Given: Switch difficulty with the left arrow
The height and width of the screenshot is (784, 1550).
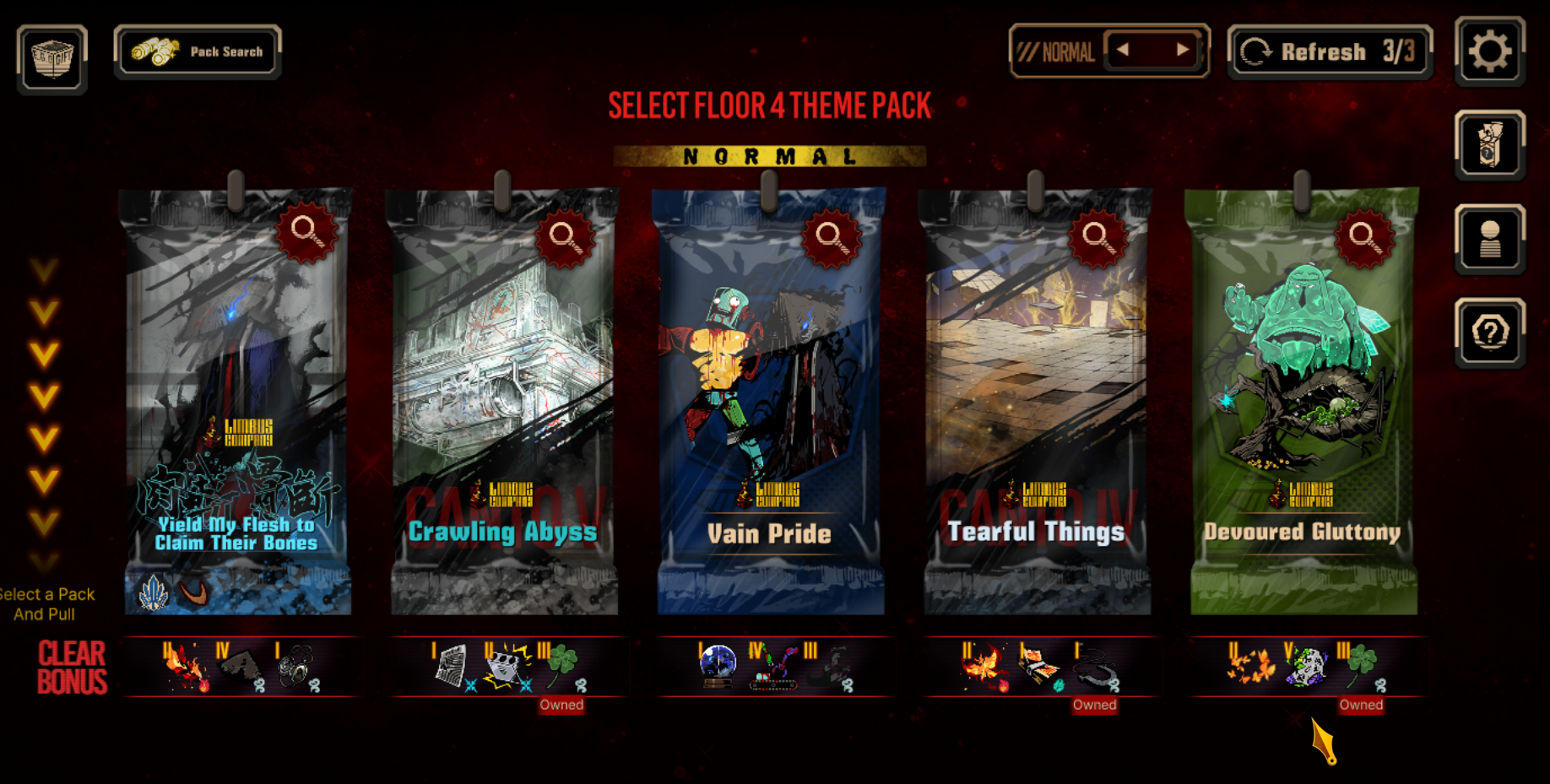Looking at the screenshot, I should (1123, 50).
